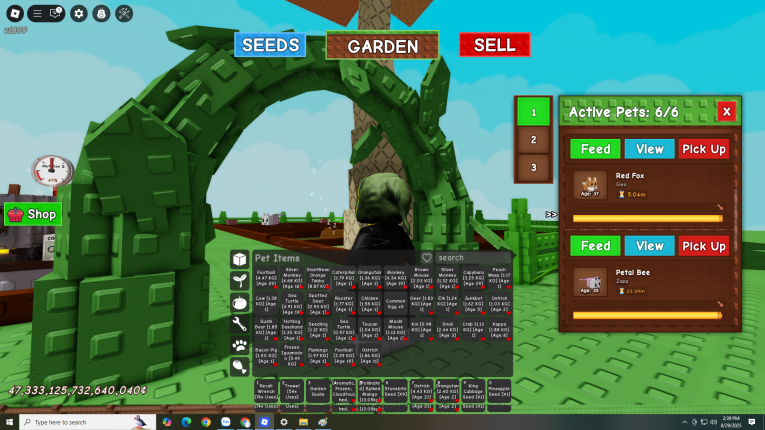Open the Shop button
765x430 pixels.
coord(33,214)
